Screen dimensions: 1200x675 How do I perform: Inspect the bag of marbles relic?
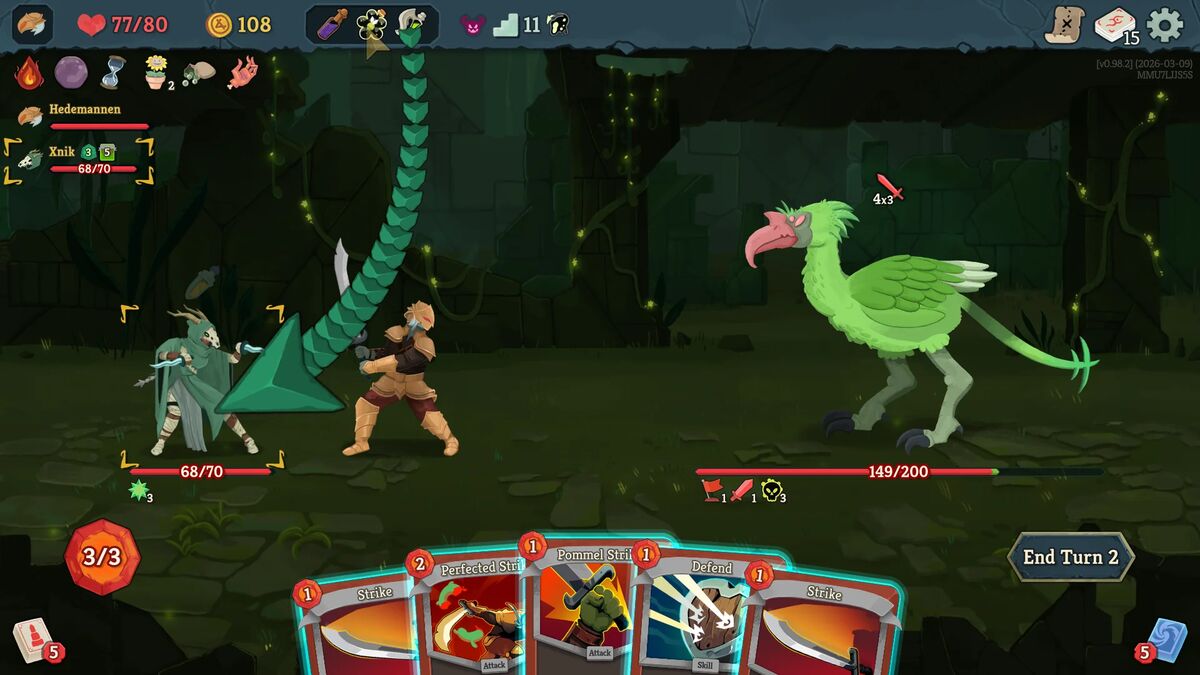point(198,73)
